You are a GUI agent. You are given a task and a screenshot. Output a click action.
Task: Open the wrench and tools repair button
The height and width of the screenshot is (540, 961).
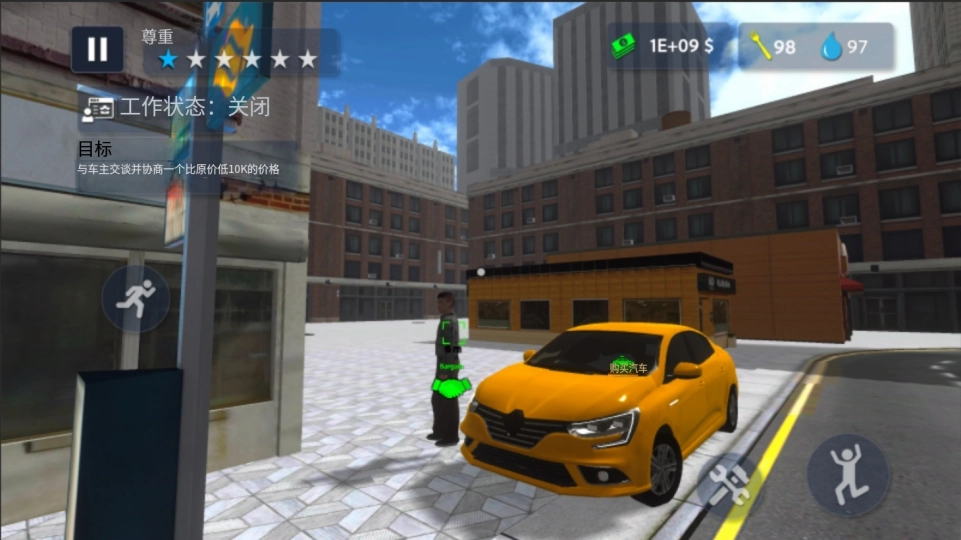coord(729,485)
